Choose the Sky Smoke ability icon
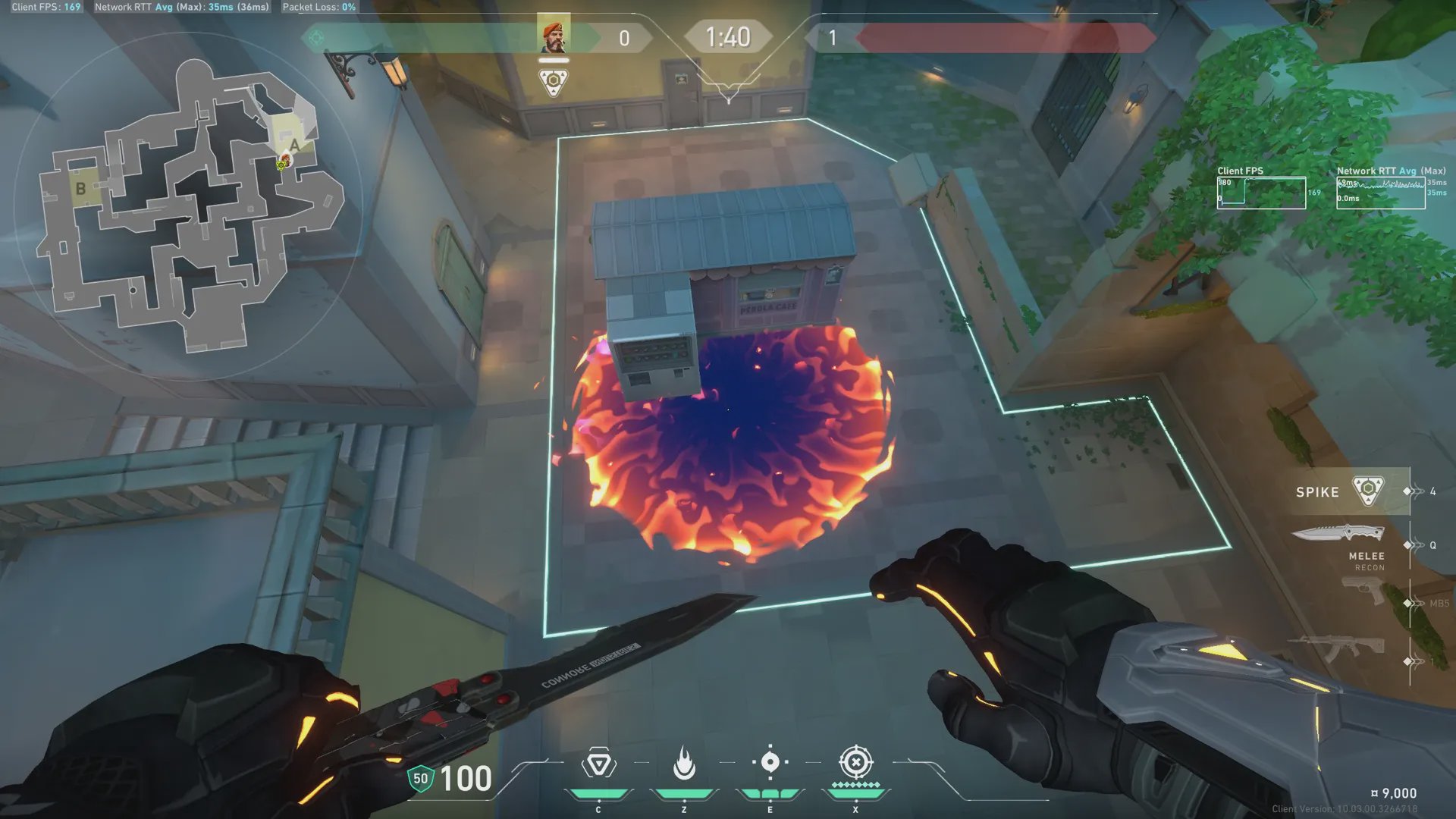 pos(770,762)
